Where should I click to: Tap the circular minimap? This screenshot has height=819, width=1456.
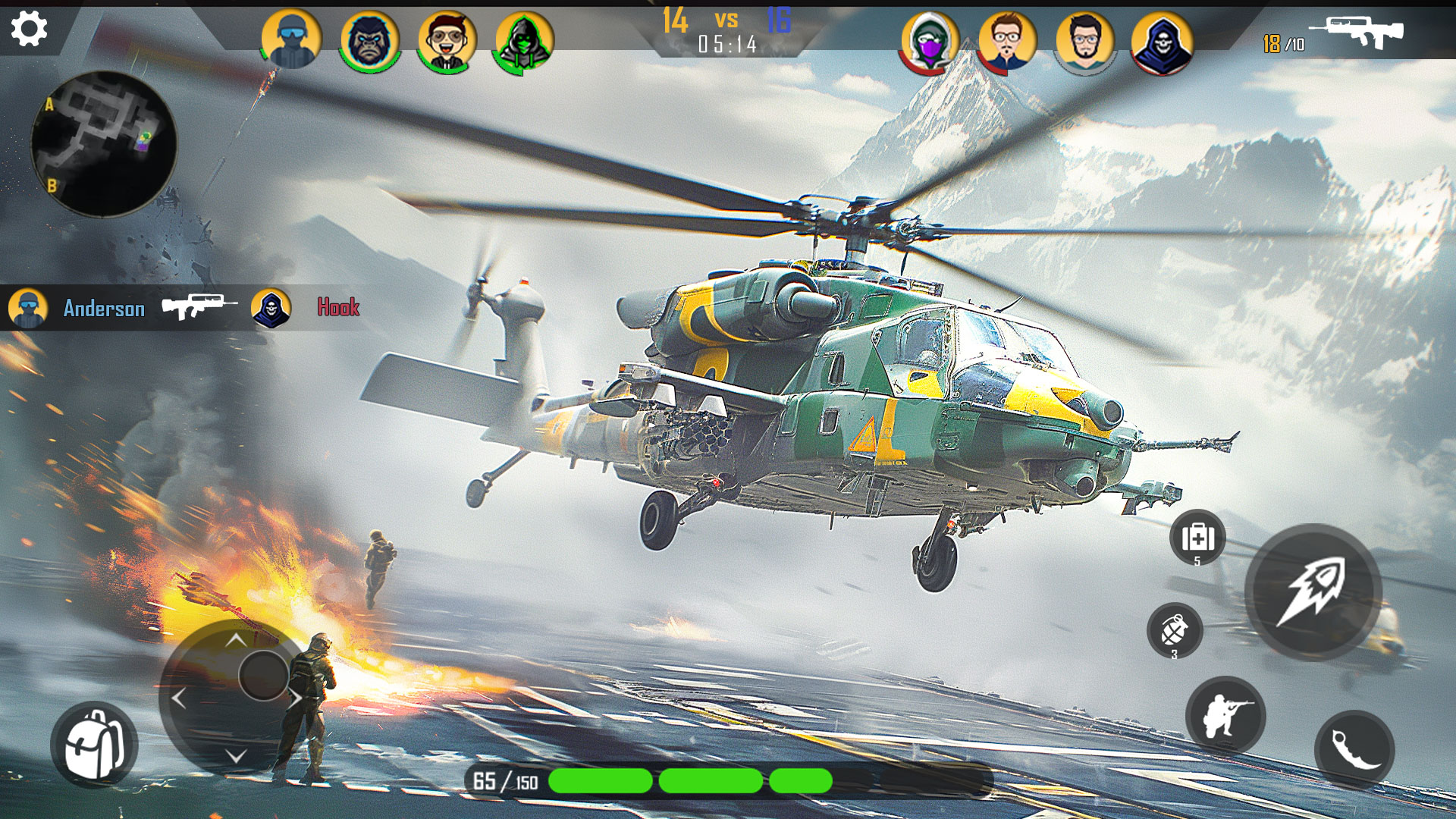(x=104, y=144)
